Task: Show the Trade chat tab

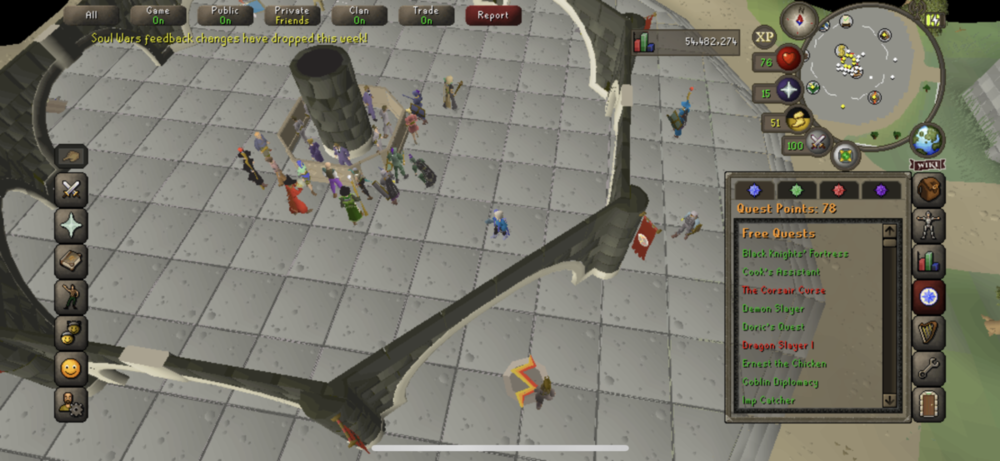Action: 426,15
